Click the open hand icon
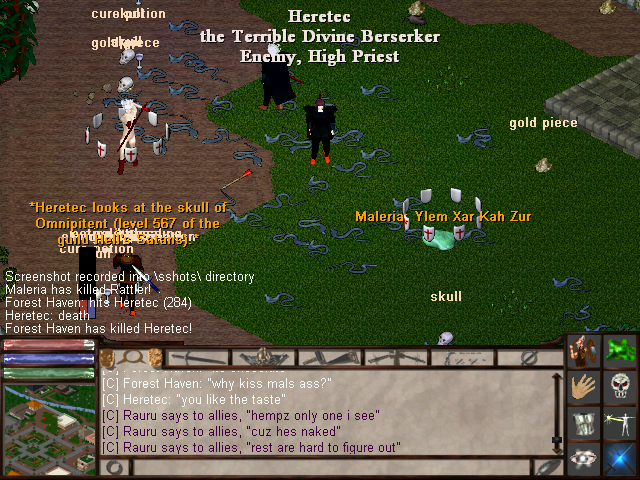This screenshot has width=640, height=480. (584, 387)
